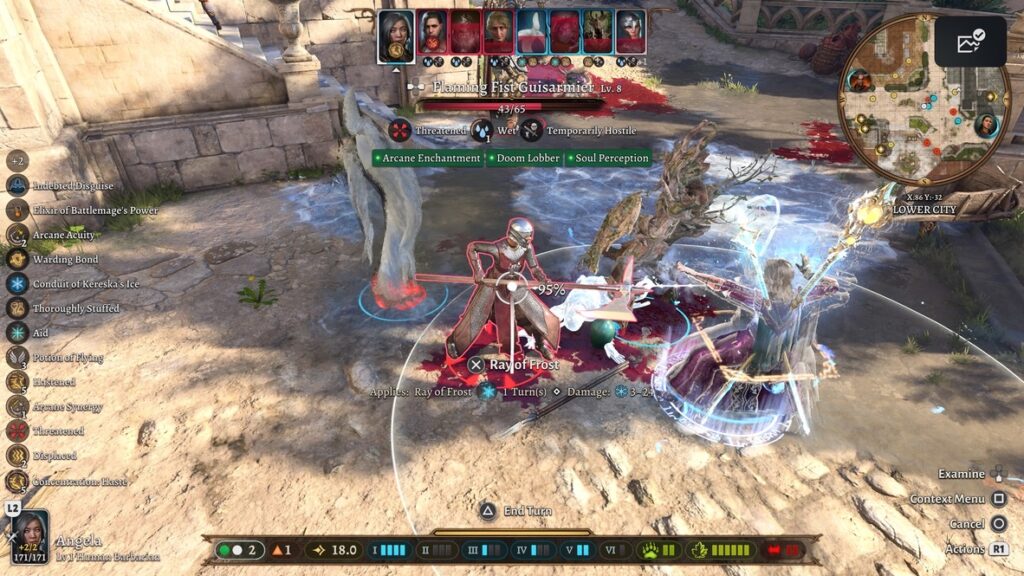Inspect the target's Wet condition icon
This screenshot has width=1024, height=576.
click(x=482, y=130)
